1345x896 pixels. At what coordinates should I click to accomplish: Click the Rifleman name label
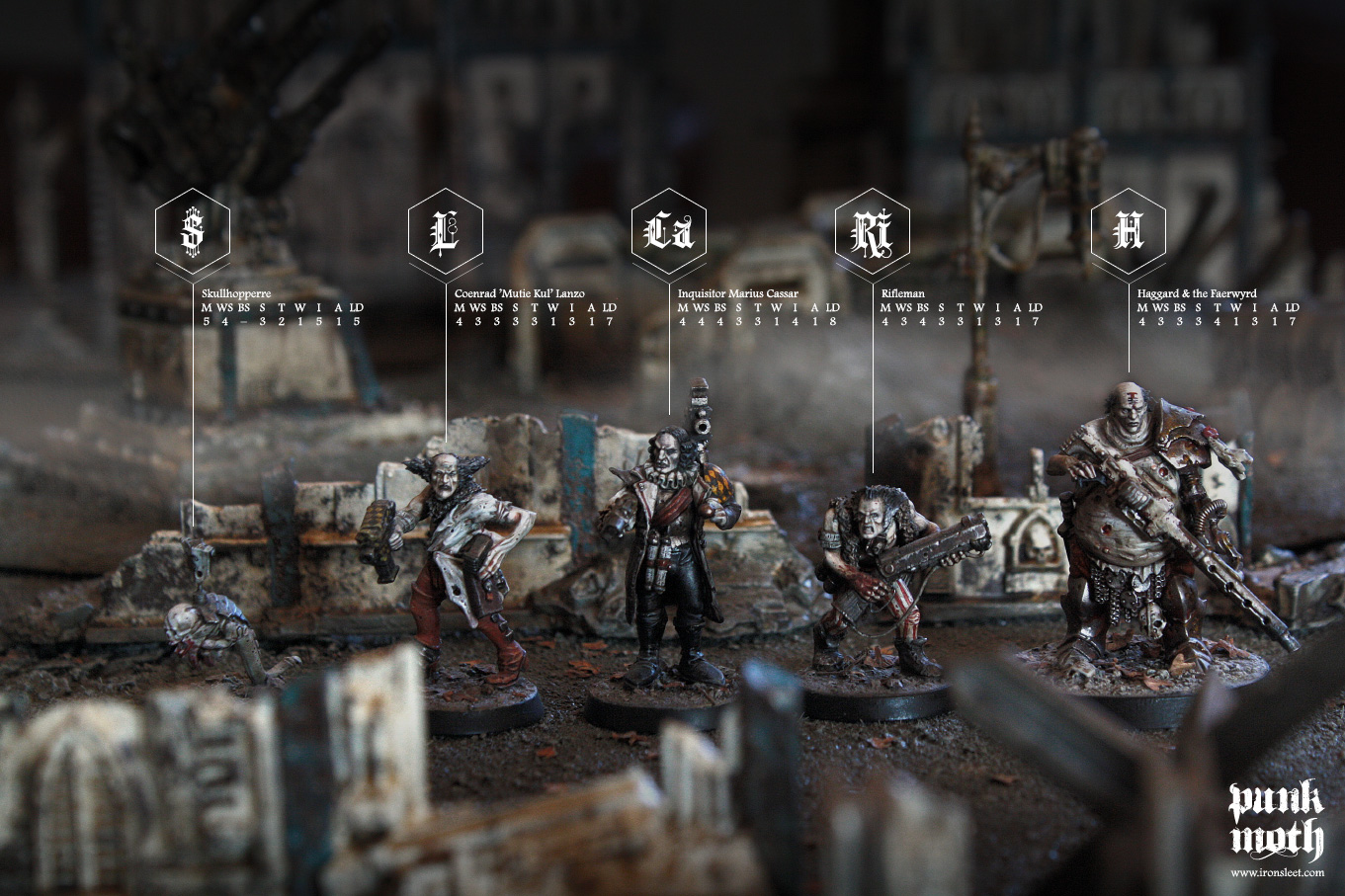(903, 293)
